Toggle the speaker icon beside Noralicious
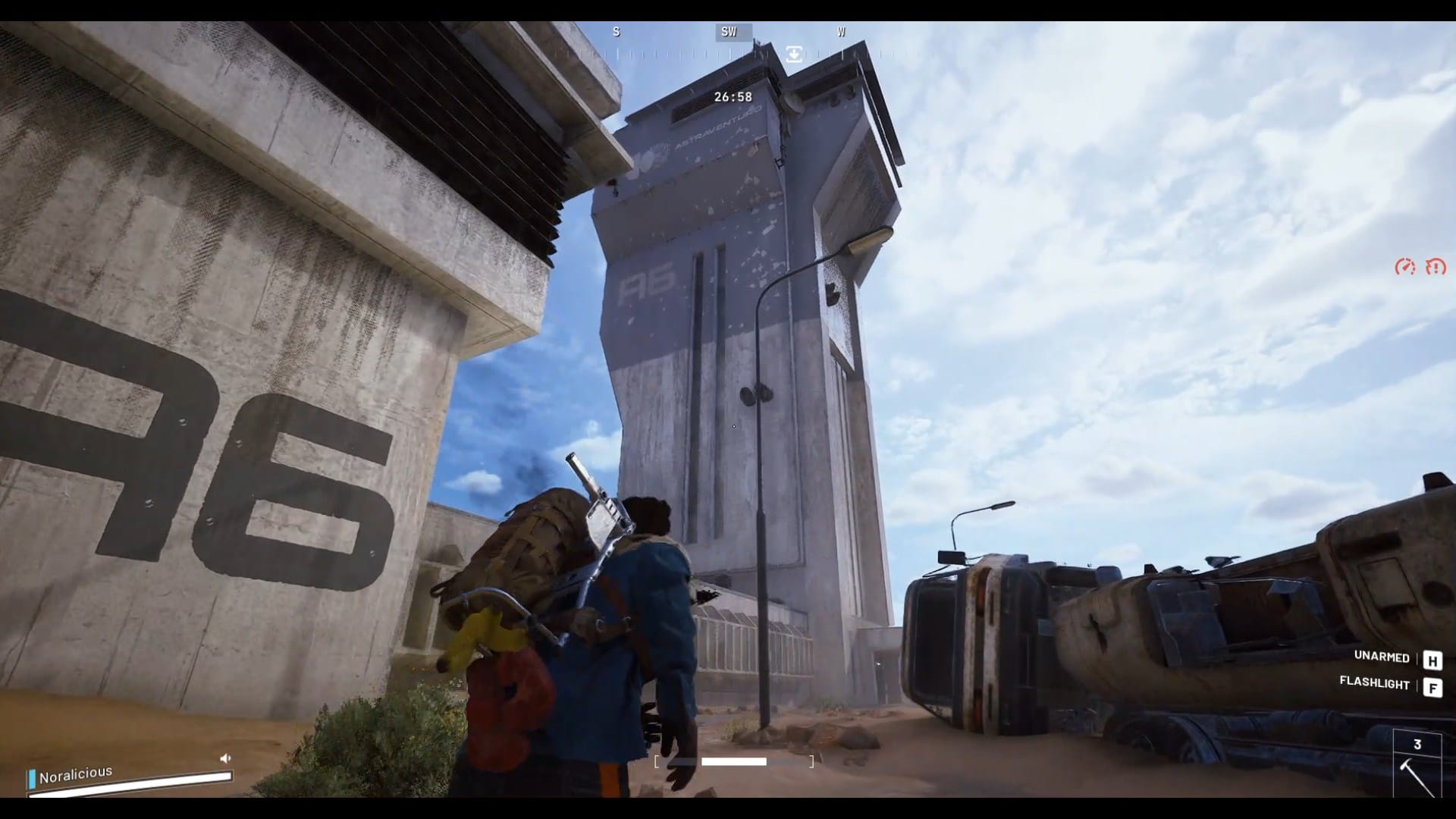1456x819 pixels. coord(225,758)
